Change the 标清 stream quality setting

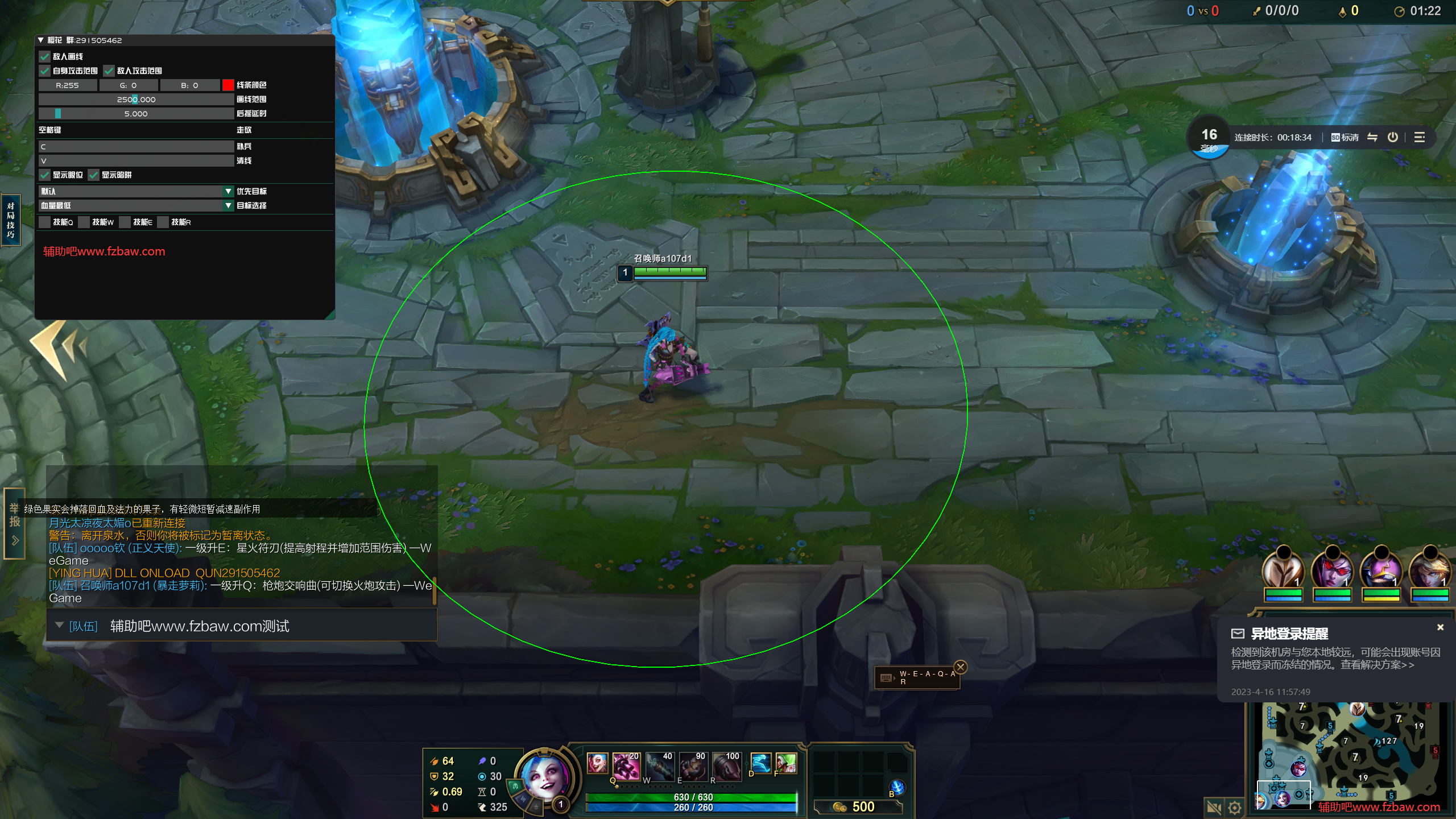tap(1345, 137)
